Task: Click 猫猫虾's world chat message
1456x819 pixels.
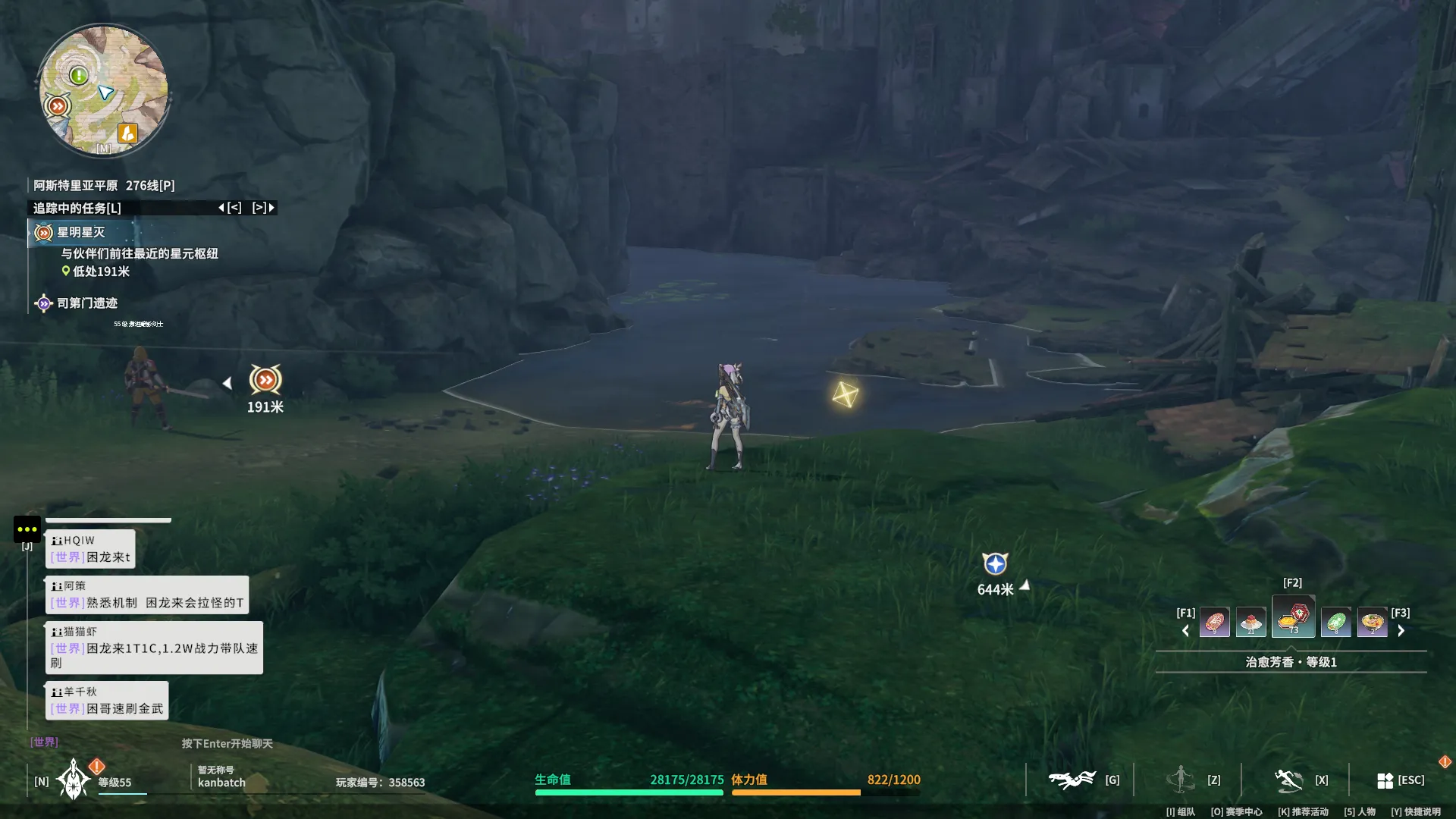Action: [x=154, y=648]
